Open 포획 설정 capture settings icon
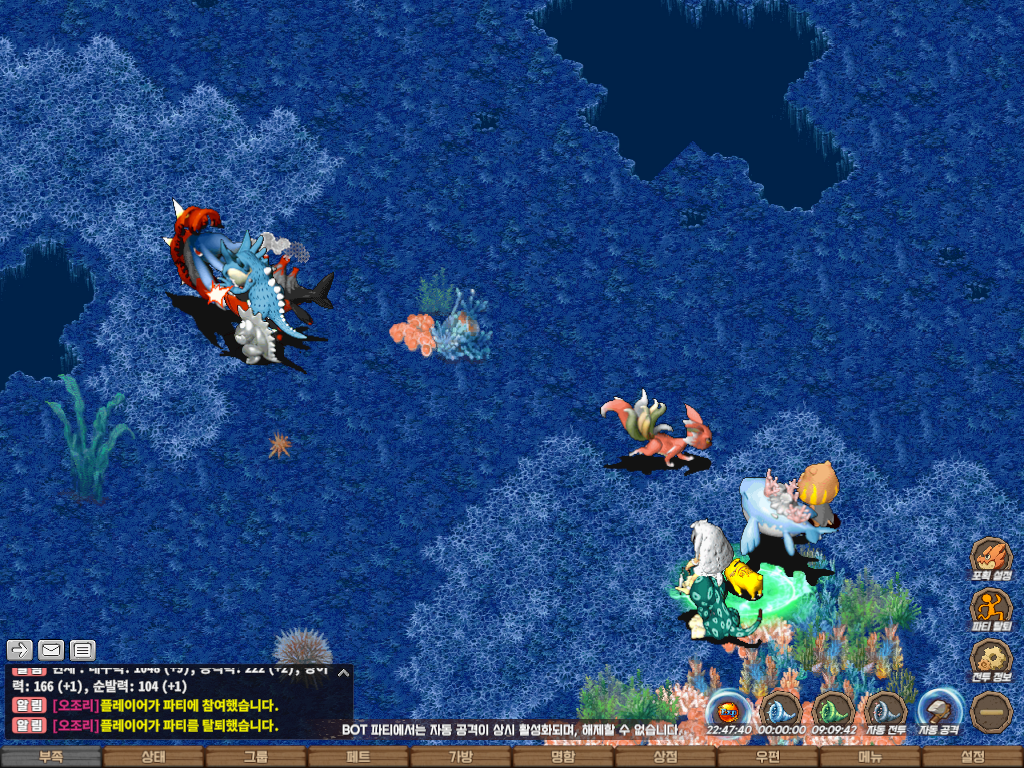 tap(991, 557)
